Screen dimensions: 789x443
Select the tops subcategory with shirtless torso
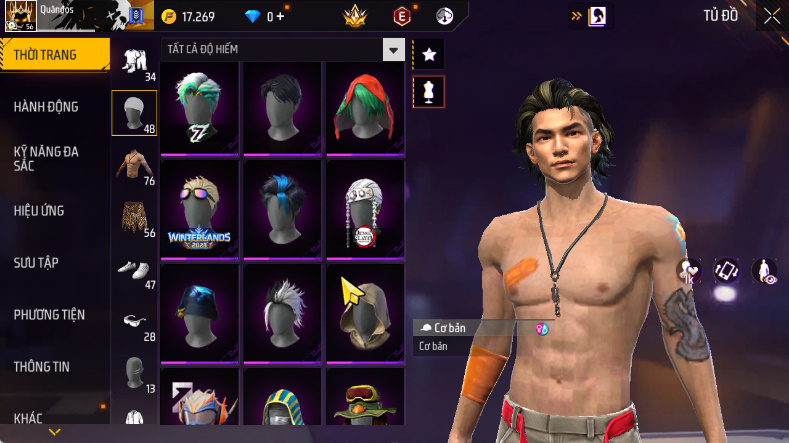133,164
